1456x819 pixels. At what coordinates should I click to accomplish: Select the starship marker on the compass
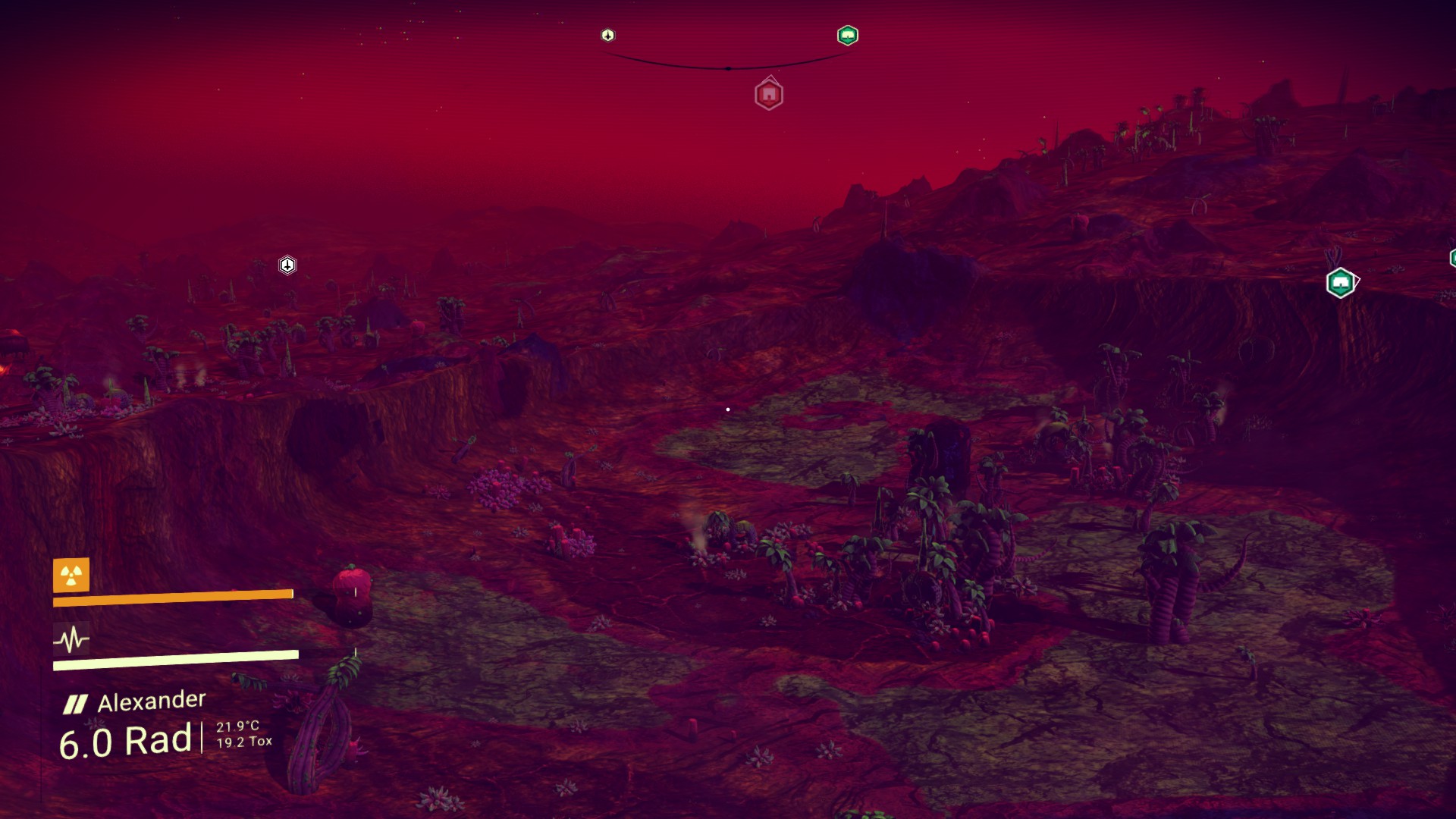(x=607, y=35)
